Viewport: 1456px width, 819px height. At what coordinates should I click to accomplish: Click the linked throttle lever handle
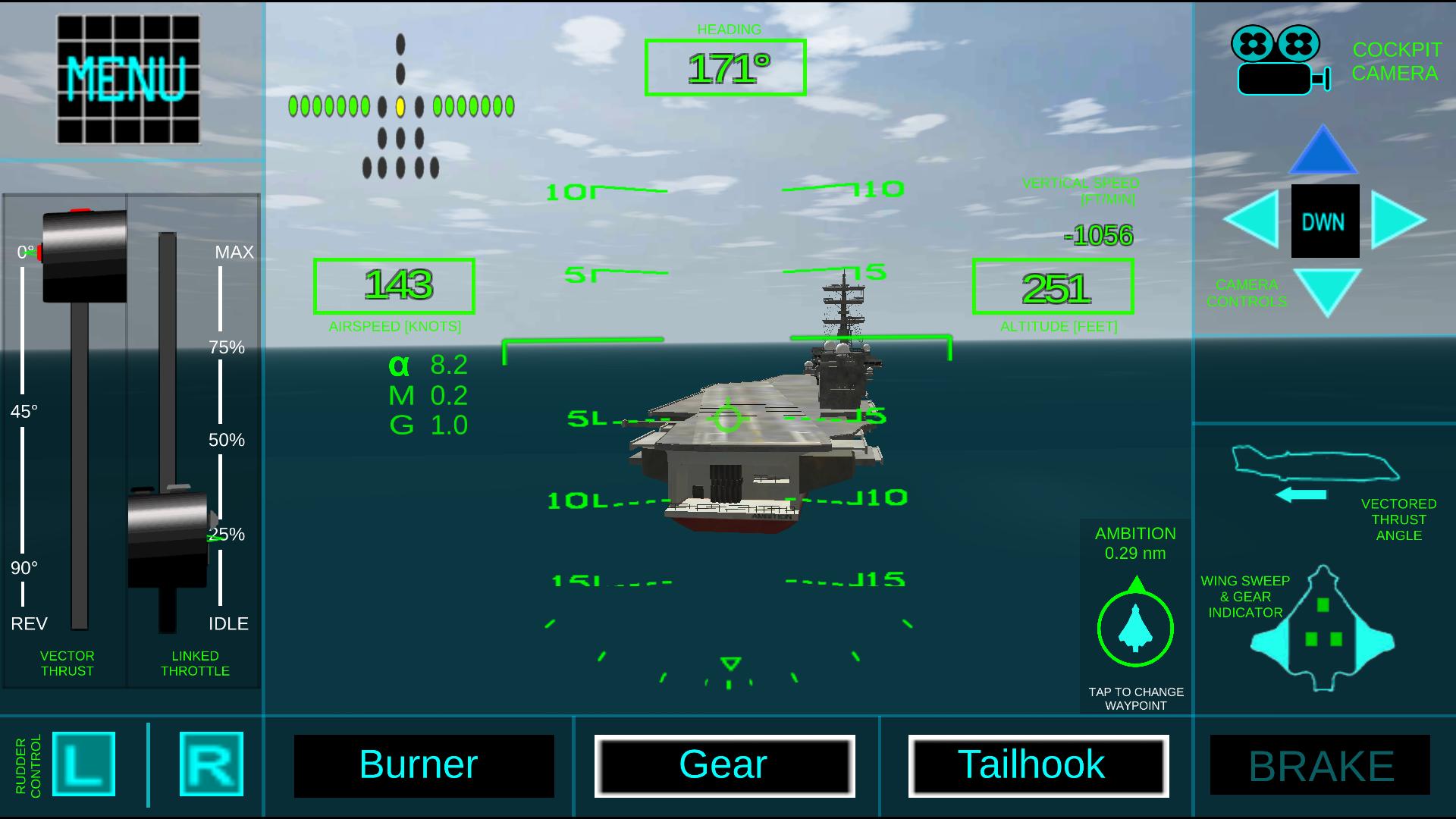point(168,537)
